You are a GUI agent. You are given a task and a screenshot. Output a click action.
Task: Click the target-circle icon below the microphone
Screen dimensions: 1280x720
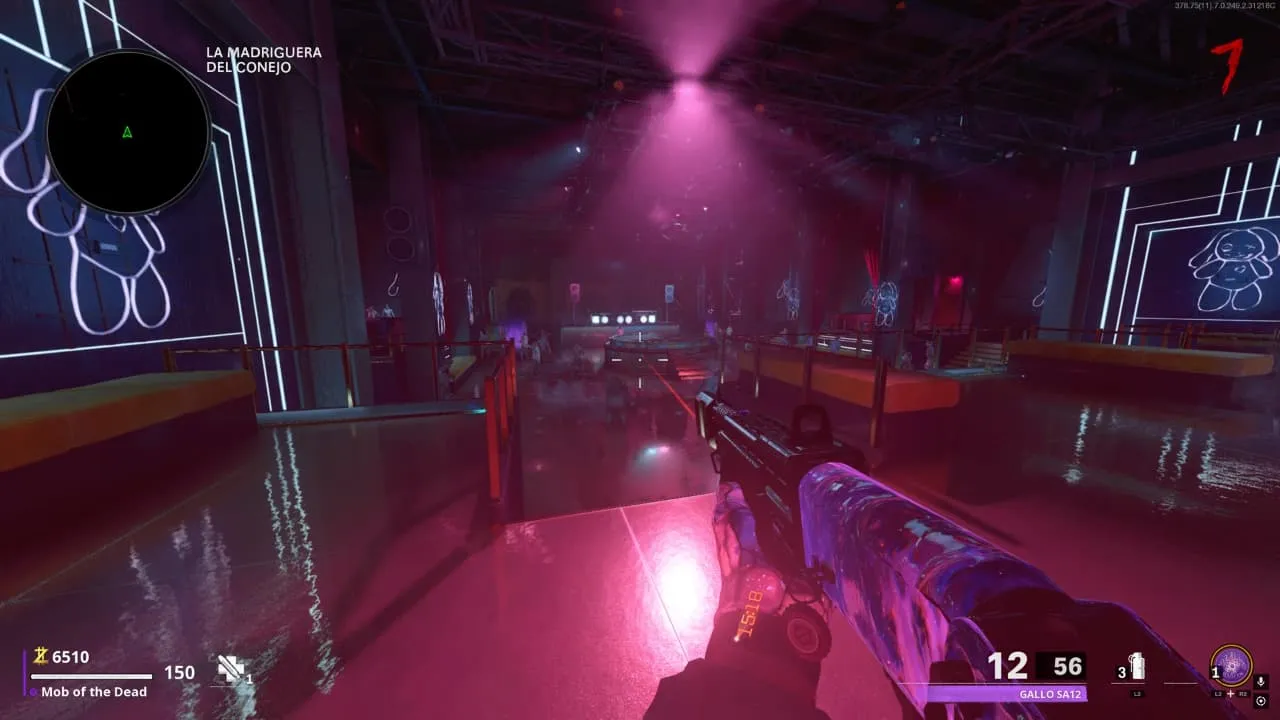(x=1260, y=701)
